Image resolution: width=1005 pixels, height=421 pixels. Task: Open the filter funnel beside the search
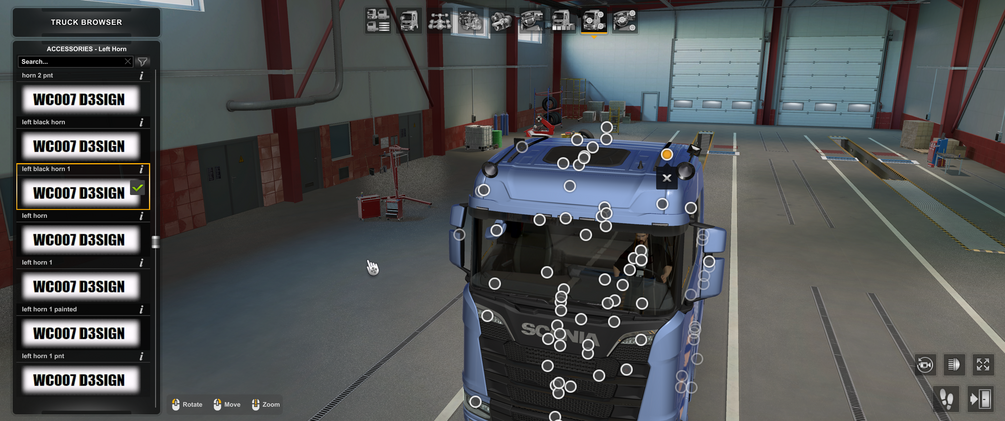tap(143, 62)
